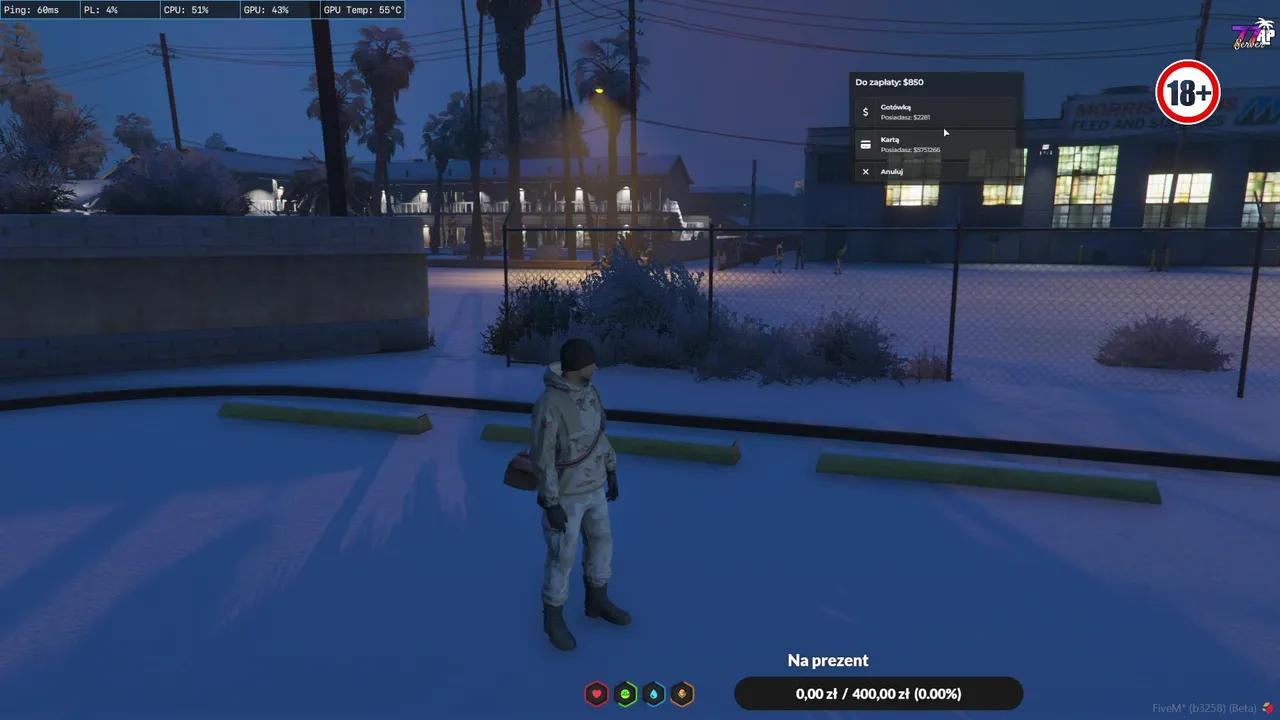Select the dollar sign icon for cash payment
The height and width of the screenshot is (720, 1280).
[865, 111]
